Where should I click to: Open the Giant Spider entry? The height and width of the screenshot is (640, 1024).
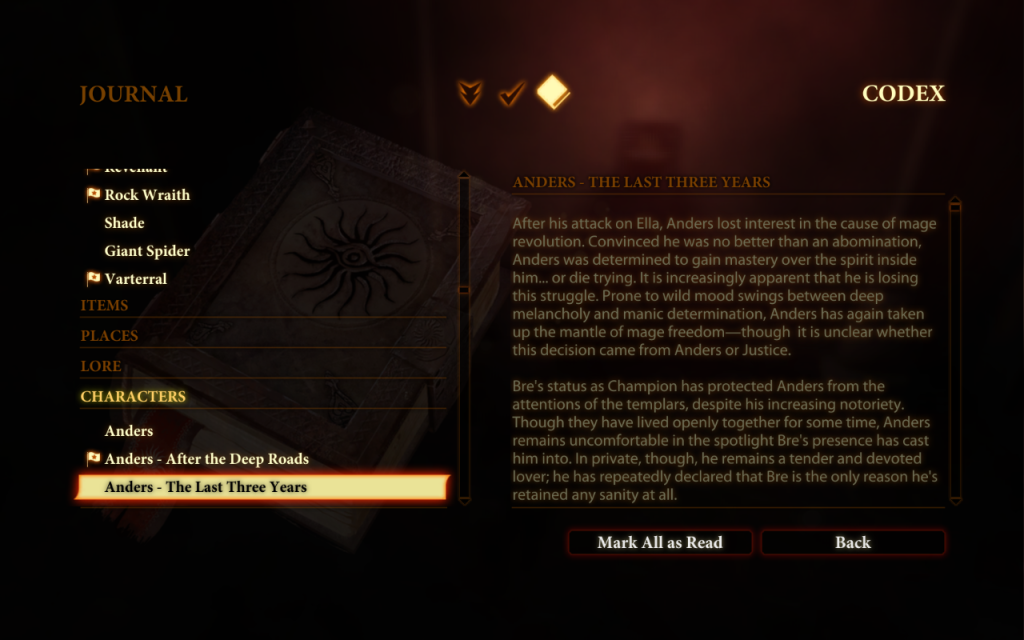tap(147, 251)
